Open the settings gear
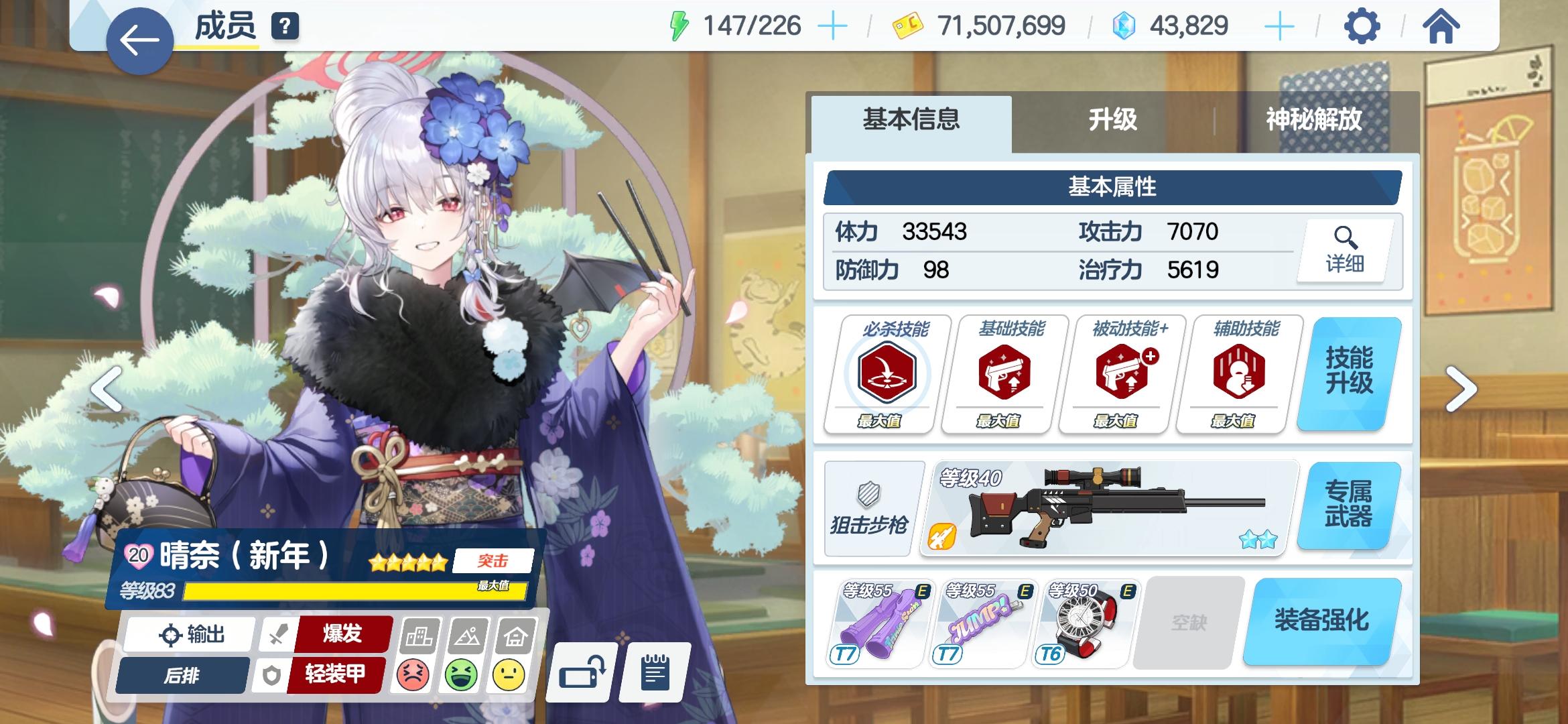Viewport: 1568px width, 724px height. pyautogui.click(x=1362, y=27)
